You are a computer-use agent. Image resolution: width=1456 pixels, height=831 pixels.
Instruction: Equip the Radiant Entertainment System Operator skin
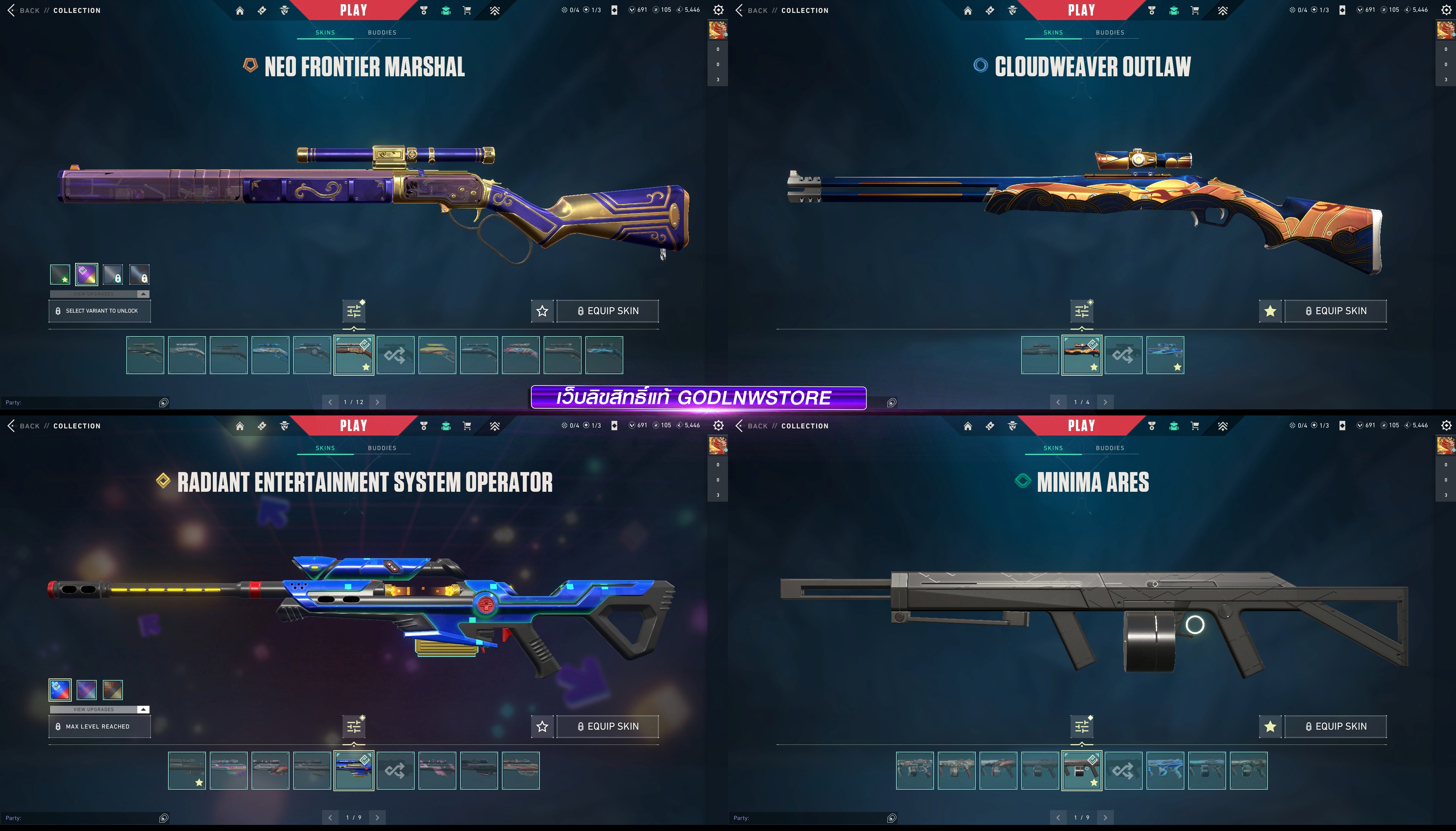coord(608,727)
